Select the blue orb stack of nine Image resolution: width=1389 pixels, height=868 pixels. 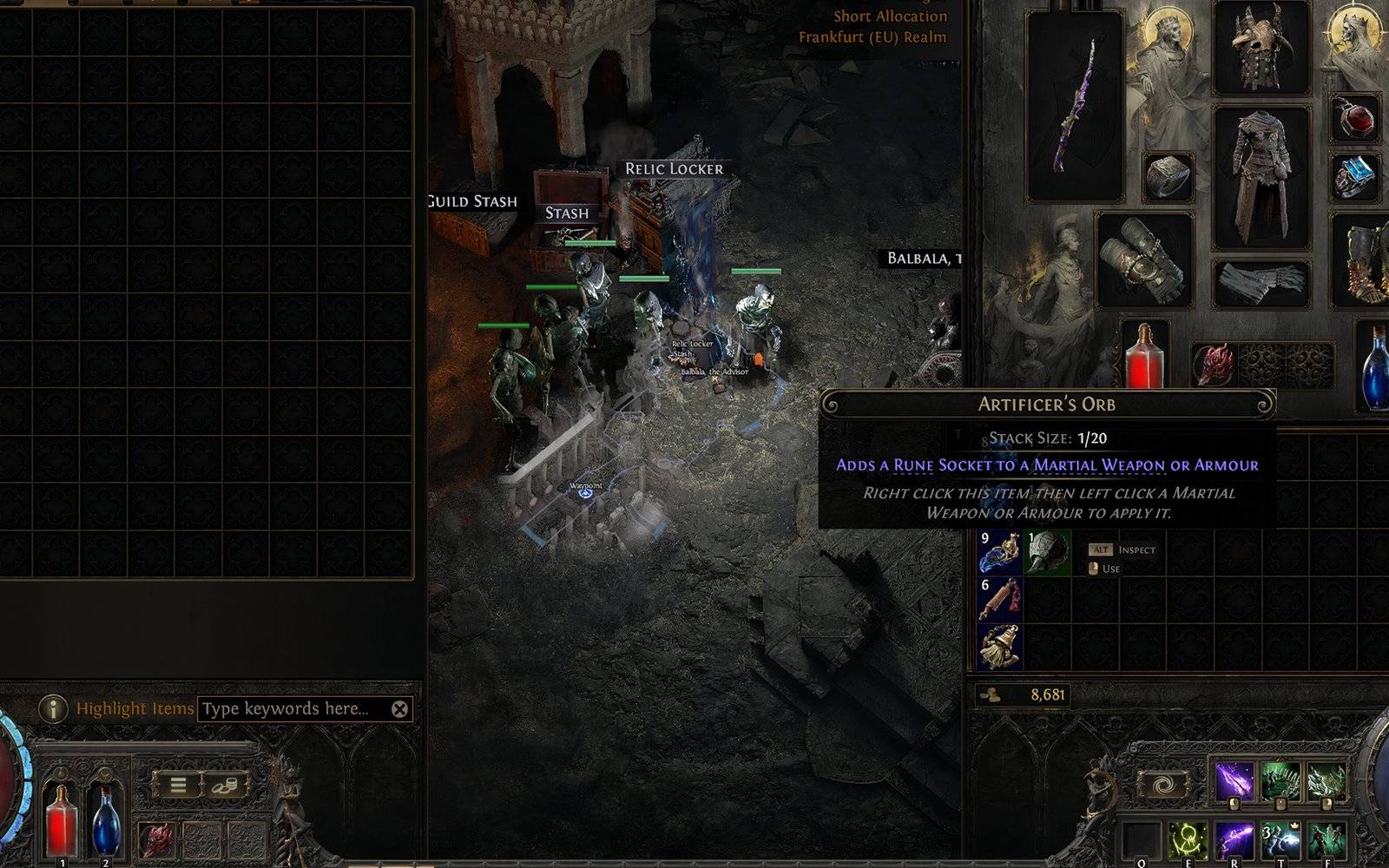point(1000,553)
